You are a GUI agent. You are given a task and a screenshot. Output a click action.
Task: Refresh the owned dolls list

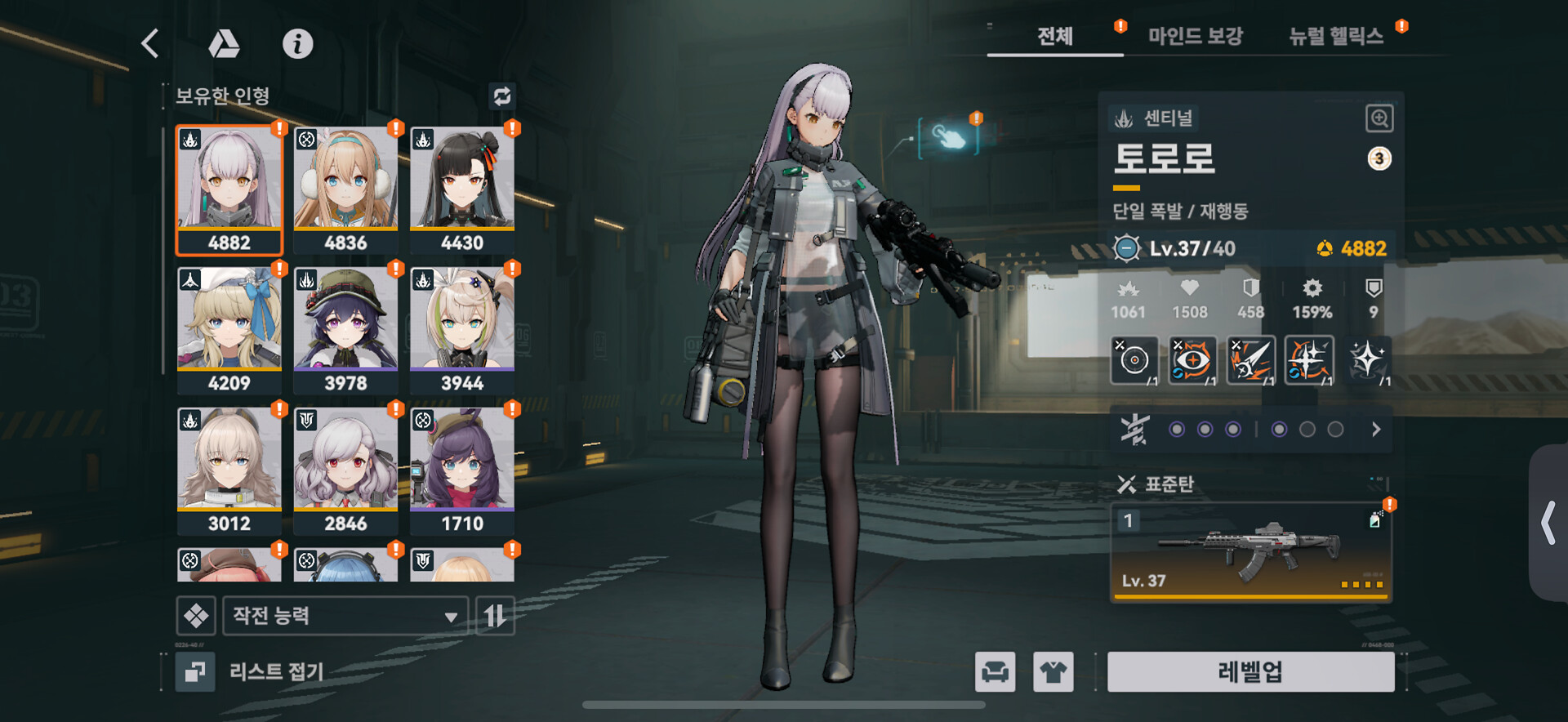[501, 96]
